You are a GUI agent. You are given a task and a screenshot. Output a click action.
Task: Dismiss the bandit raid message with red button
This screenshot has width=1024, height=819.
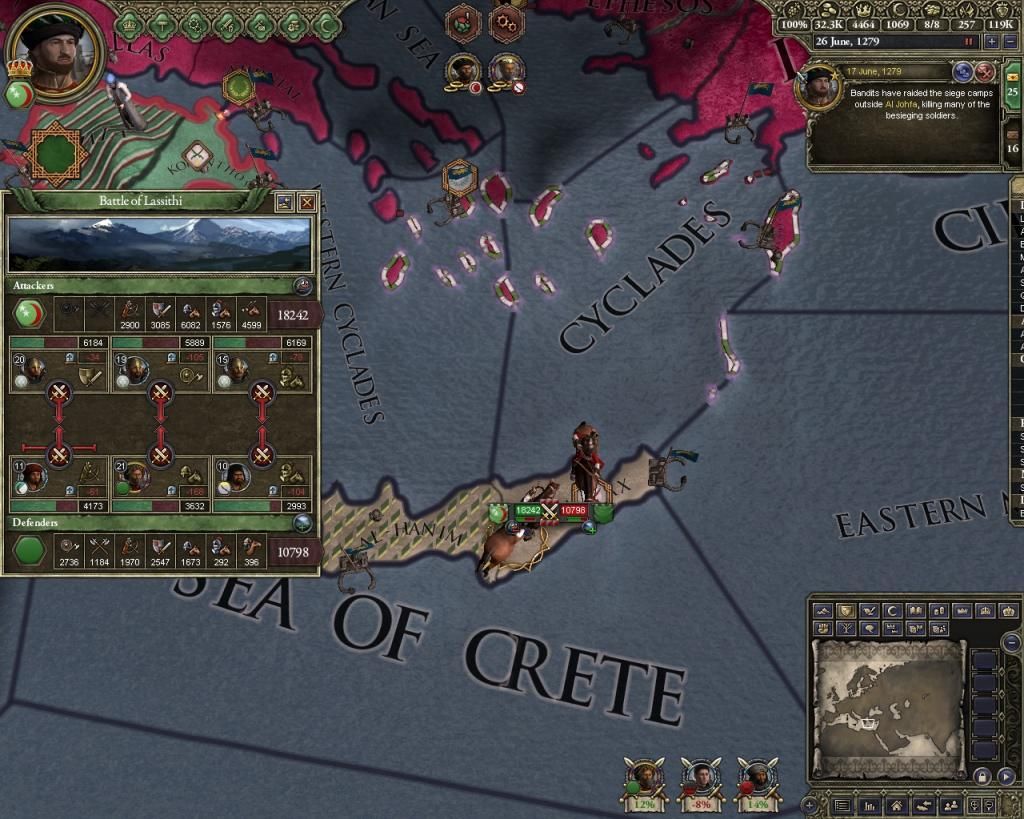click(x=986, y=71)
